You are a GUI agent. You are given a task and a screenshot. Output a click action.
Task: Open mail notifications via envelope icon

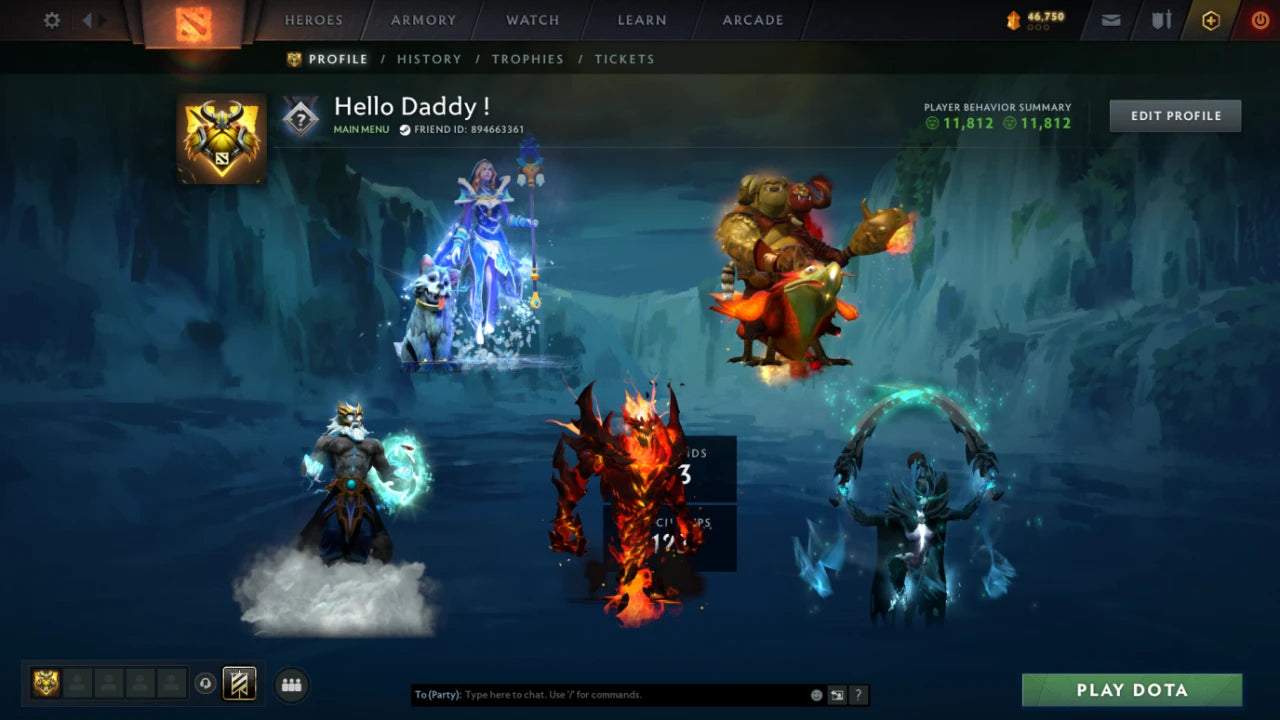1109,19
